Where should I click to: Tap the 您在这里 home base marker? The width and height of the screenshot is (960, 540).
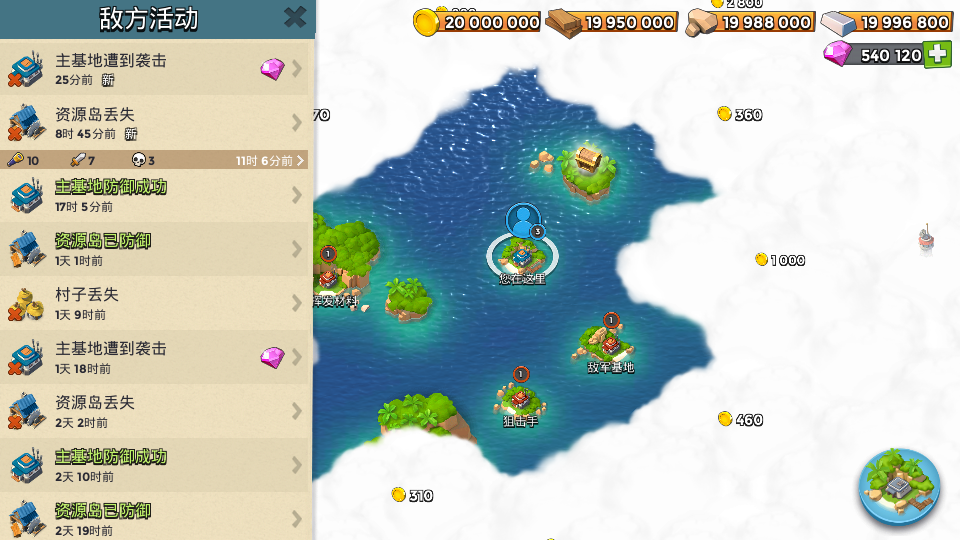pos(522,253)
